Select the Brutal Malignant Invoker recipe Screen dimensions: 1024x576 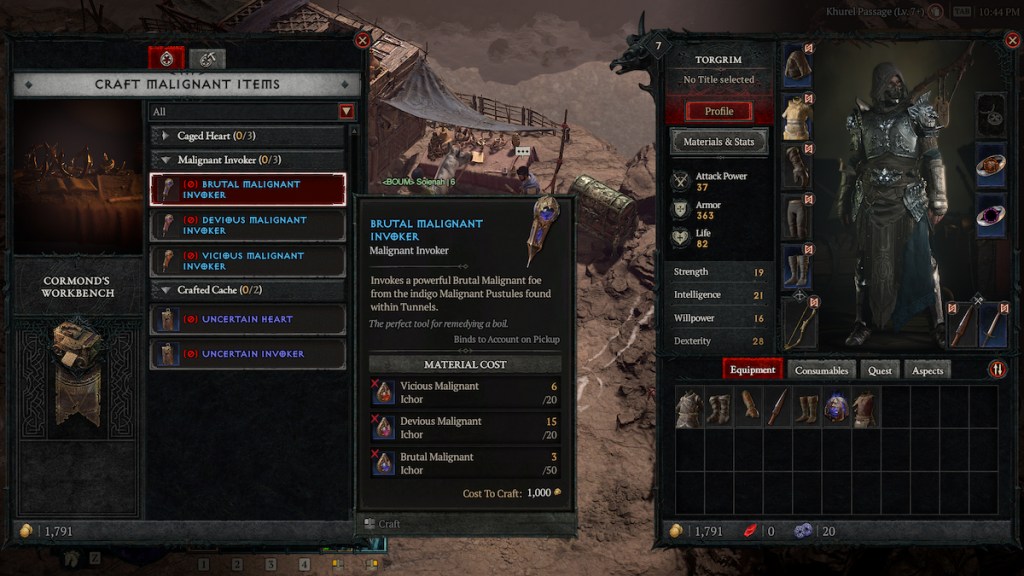pos(248,190)
